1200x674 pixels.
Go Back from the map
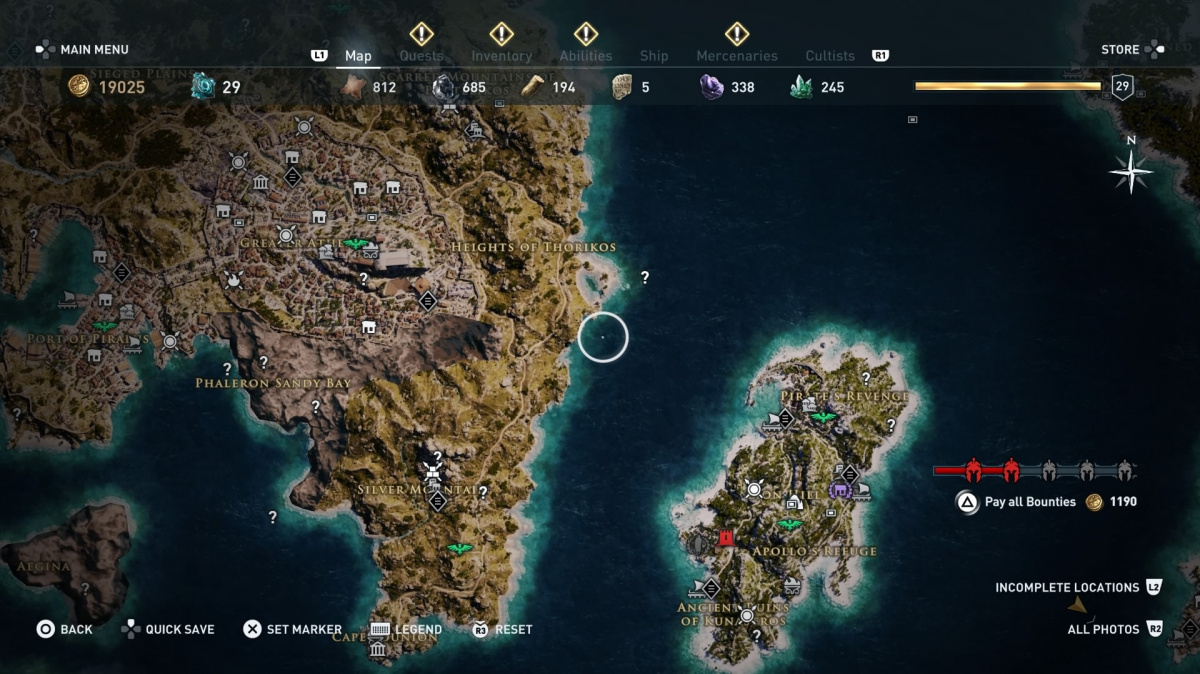[66, 629]
